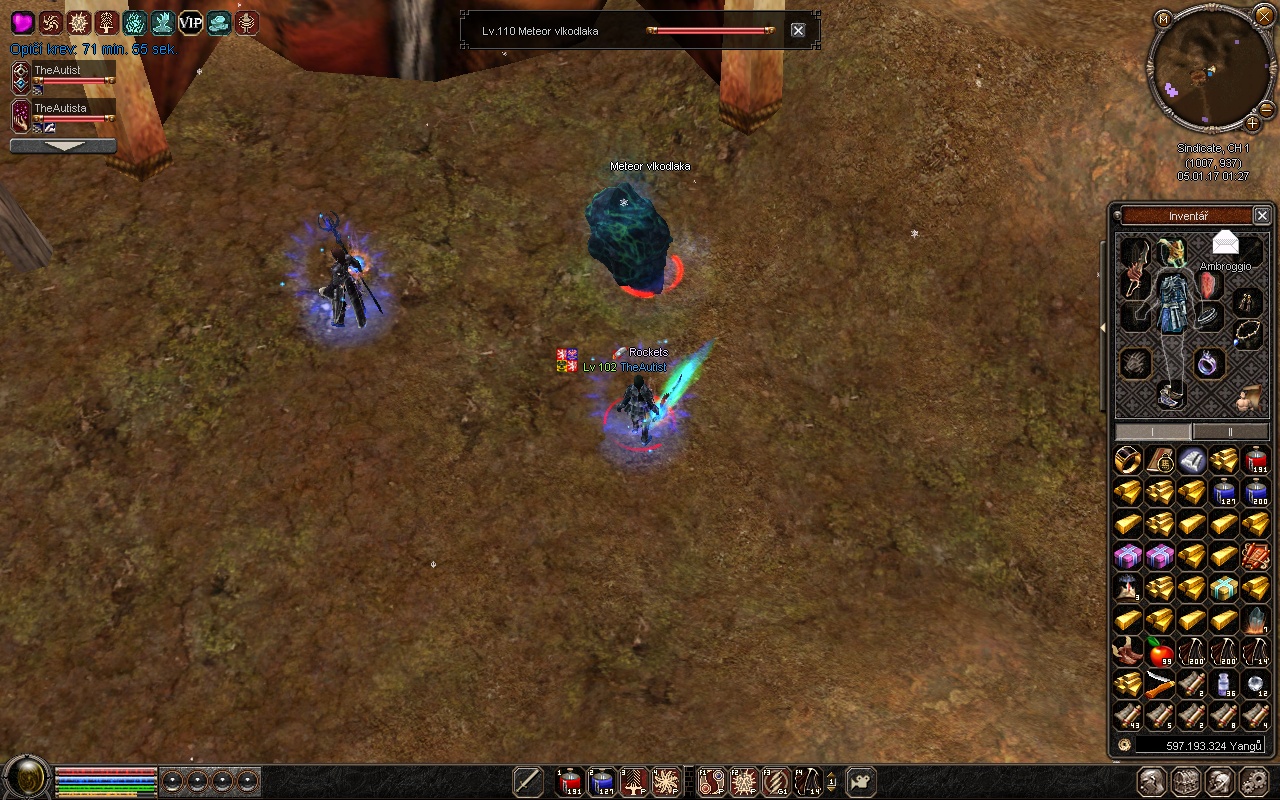Select the equipped blue body armor

pos(1170,302)
